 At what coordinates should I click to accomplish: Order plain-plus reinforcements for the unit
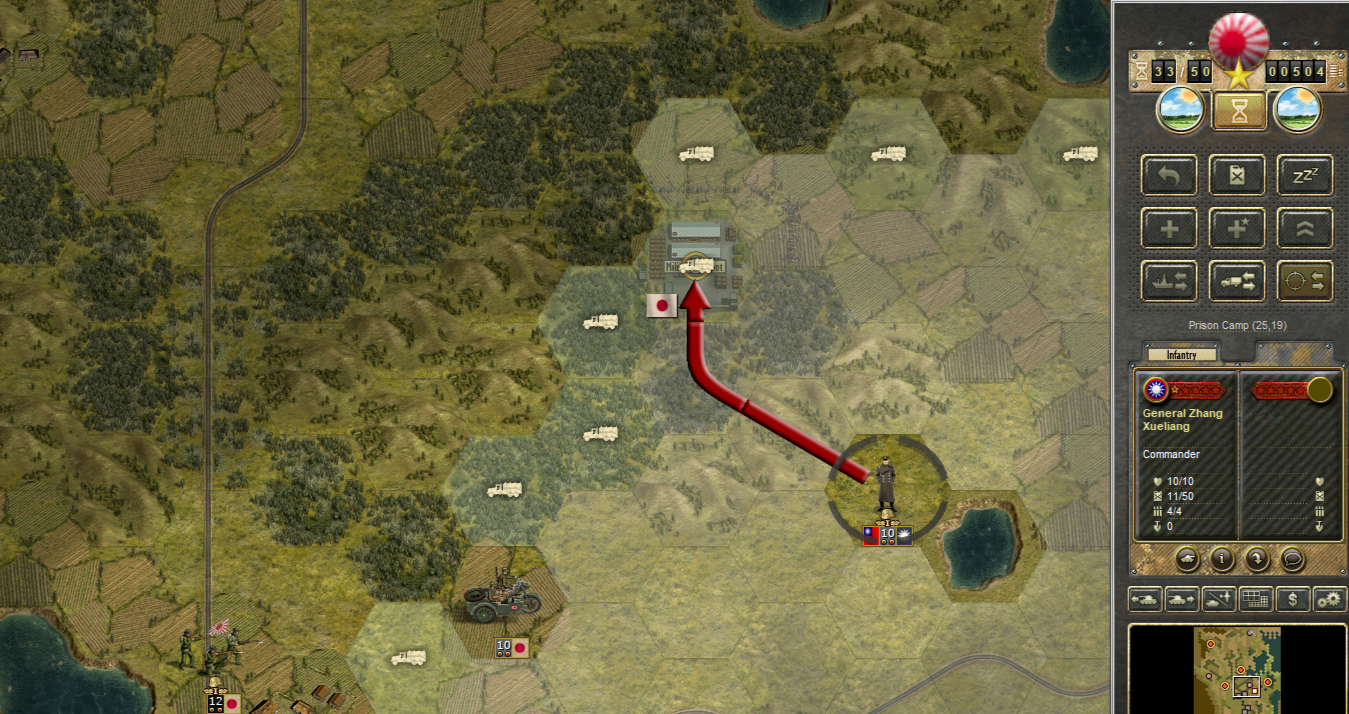[x=1168, y=228]
